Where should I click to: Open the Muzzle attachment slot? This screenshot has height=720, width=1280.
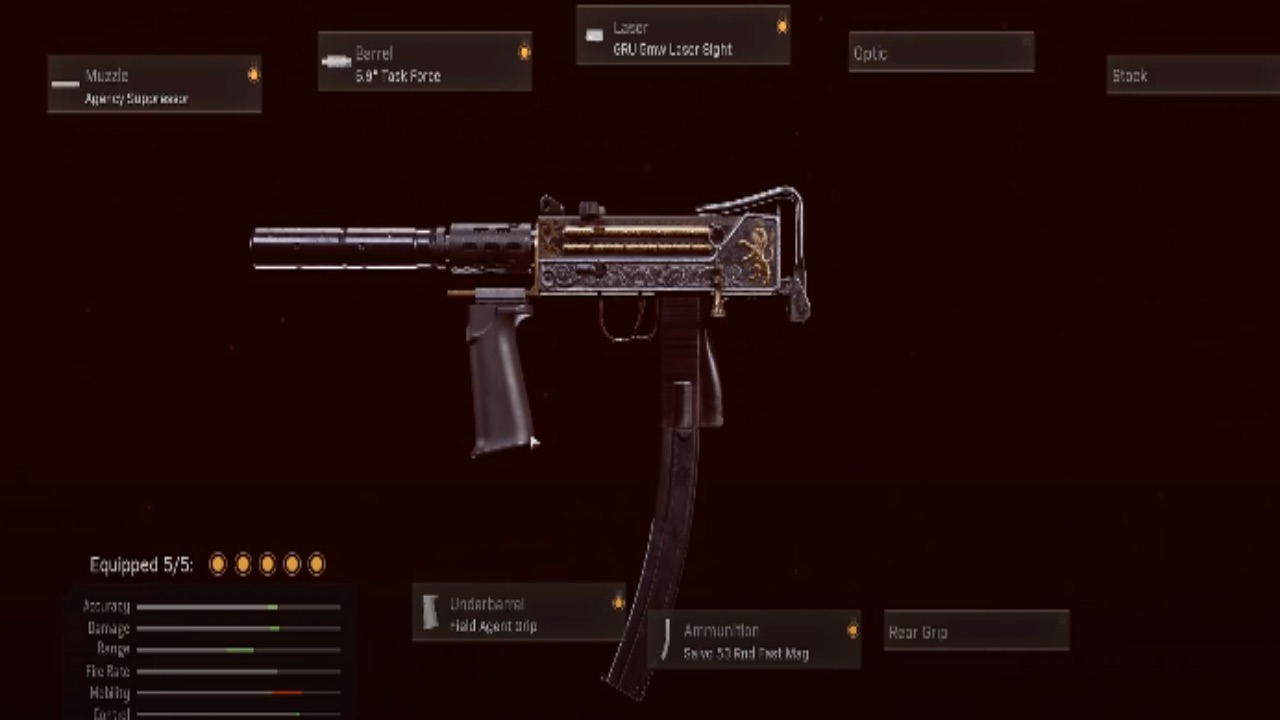[154, 84]
